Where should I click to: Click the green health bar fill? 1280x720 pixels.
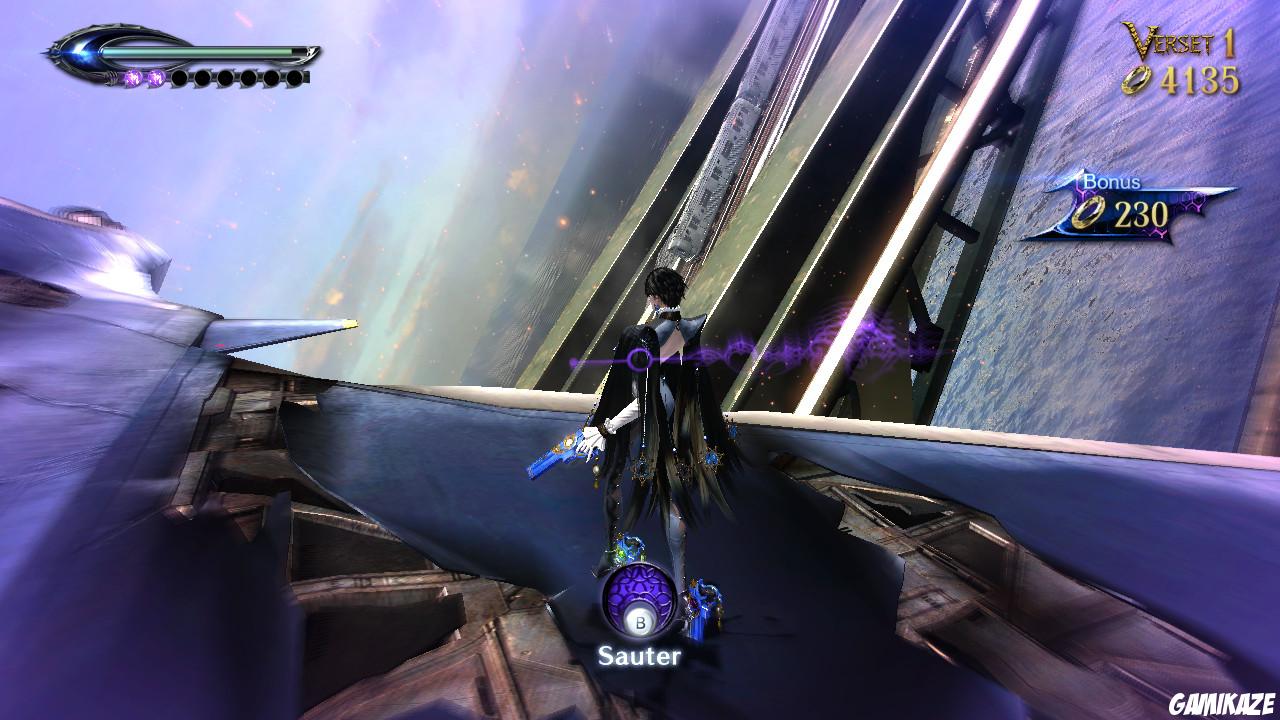click(x=195, y=50)
